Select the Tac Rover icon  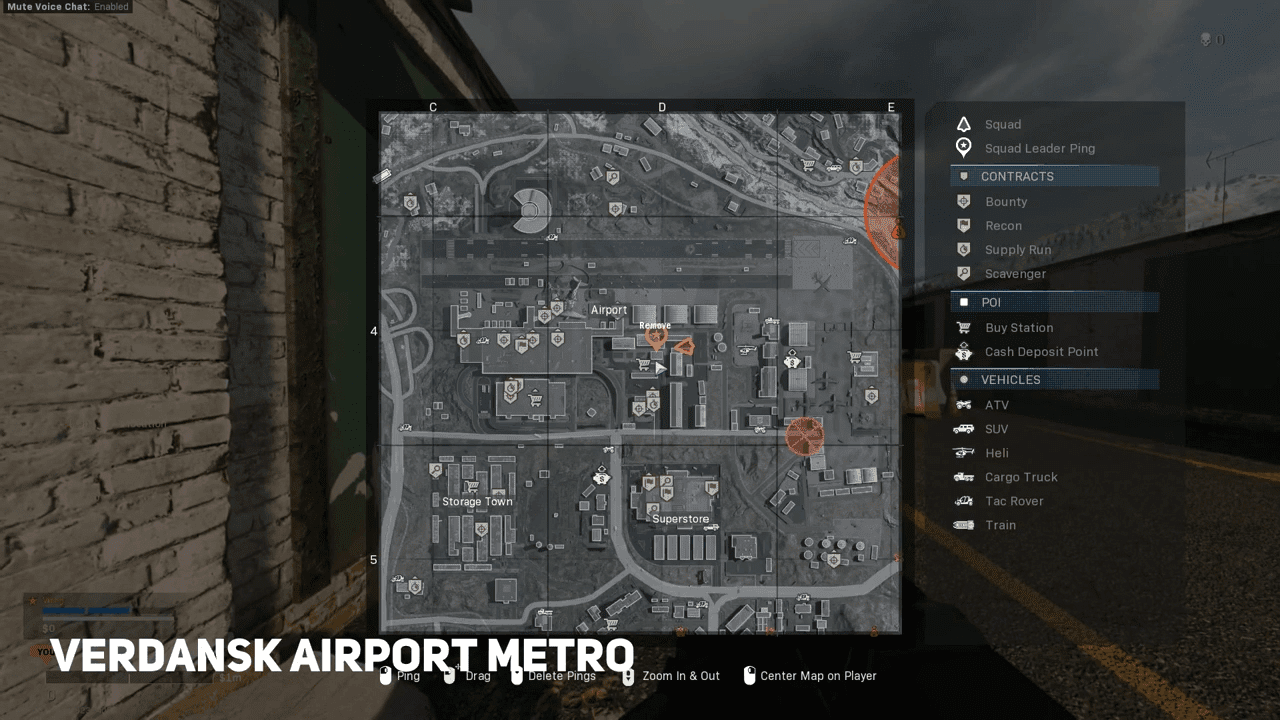point(963,501)
